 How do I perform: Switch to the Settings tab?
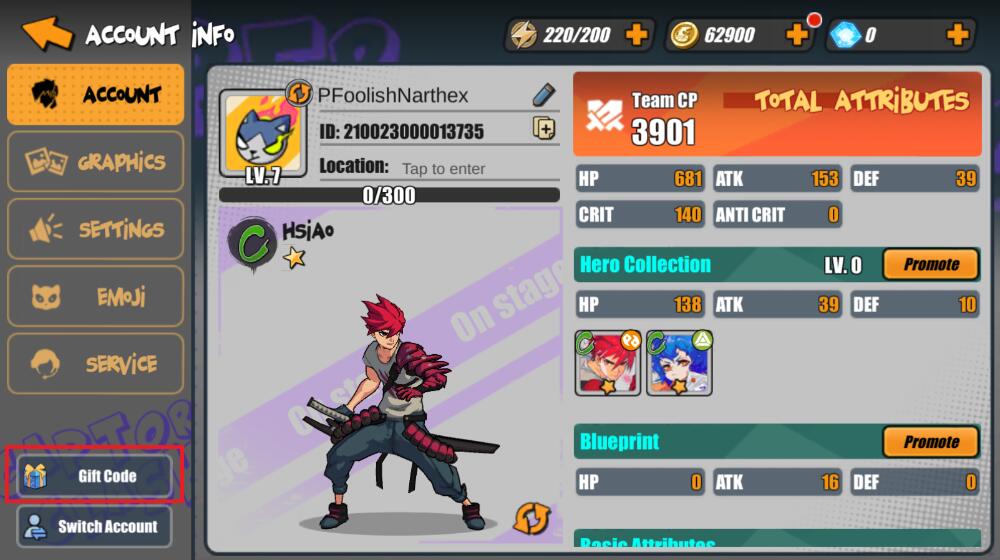point(96,229)
